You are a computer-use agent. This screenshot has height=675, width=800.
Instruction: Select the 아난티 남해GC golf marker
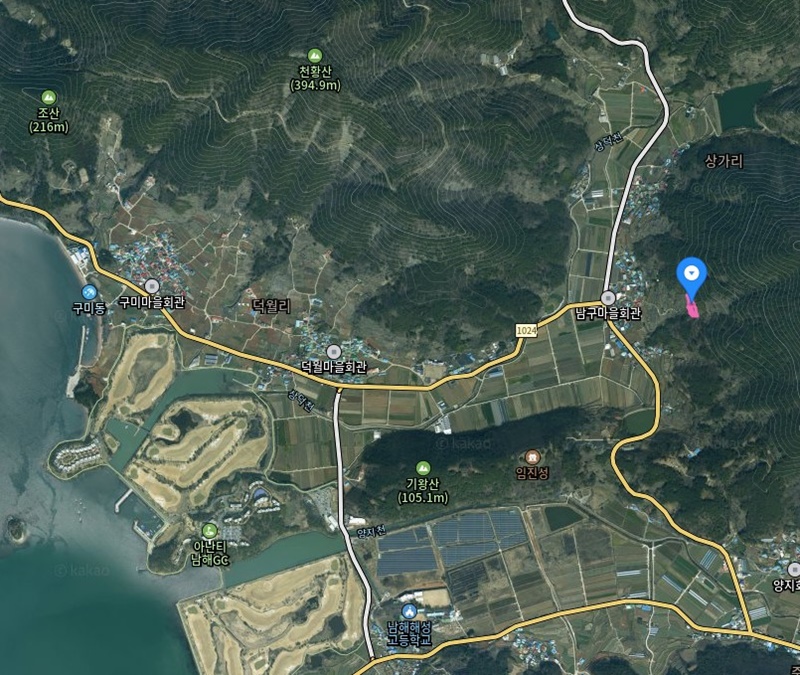(209, 530)
